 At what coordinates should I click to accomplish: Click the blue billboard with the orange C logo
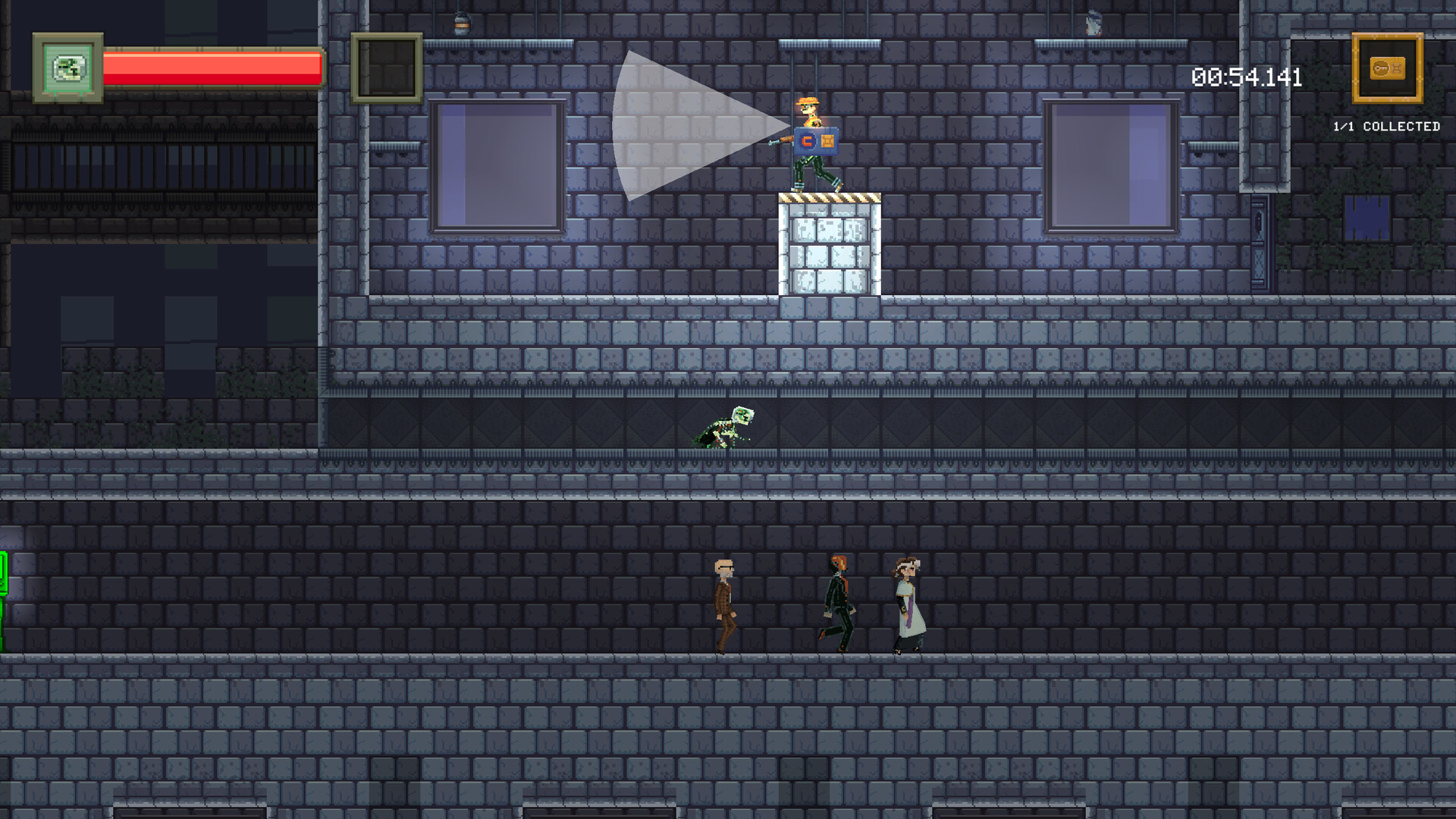pos(817,140)
